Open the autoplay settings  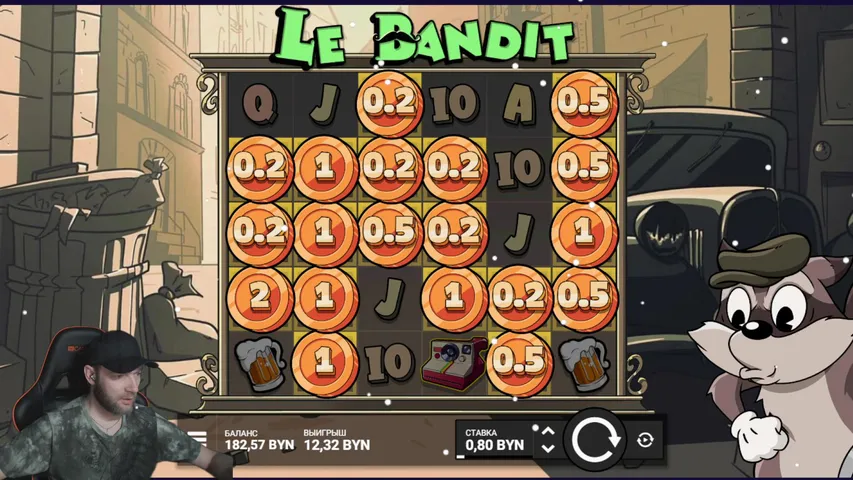[645, 439]
